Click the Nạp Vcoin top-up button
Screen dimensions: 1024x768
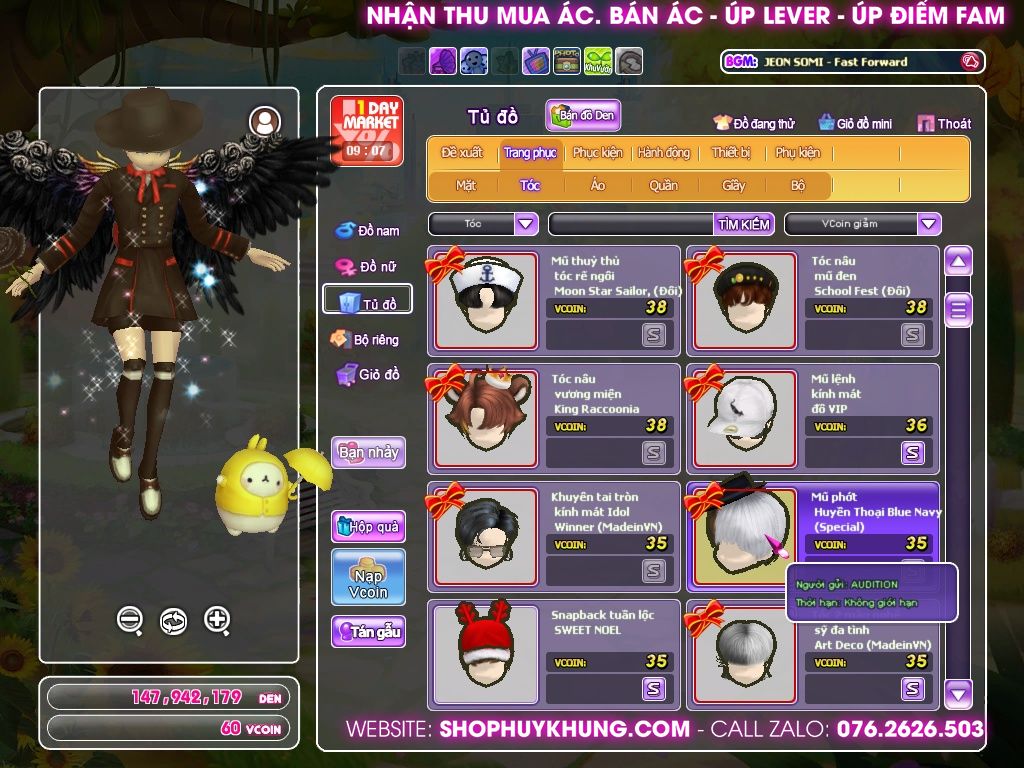(368, 577)
